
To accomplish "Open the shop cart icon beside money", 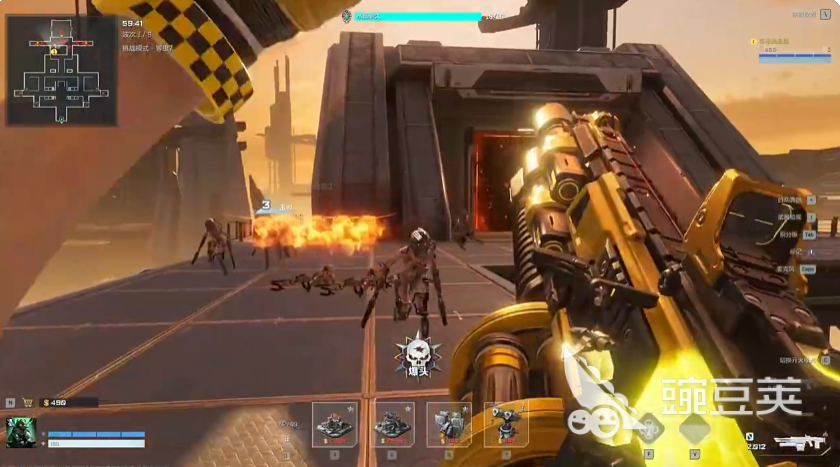I will click(x=27, y=402).
